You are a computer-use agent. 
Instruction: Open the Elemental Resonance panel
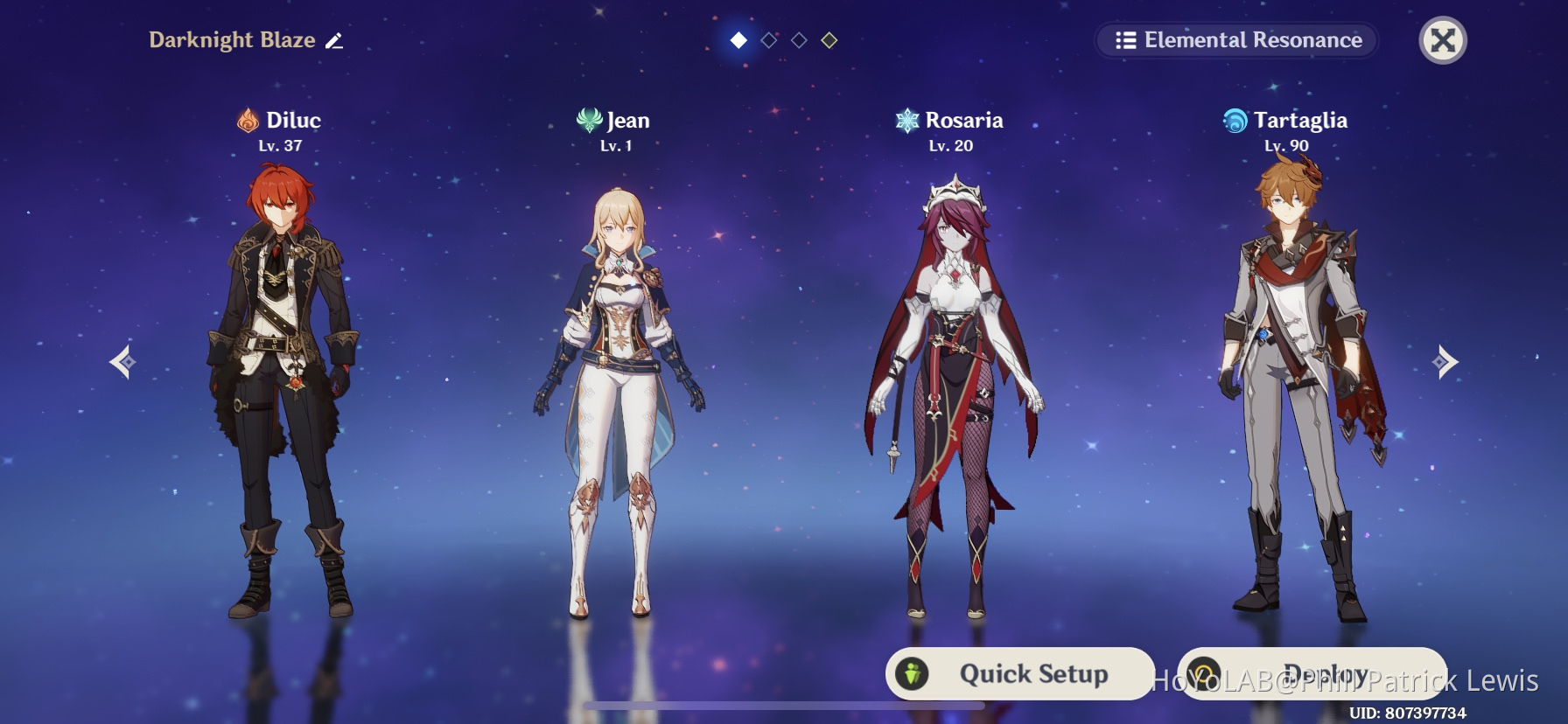[1235, 40]
